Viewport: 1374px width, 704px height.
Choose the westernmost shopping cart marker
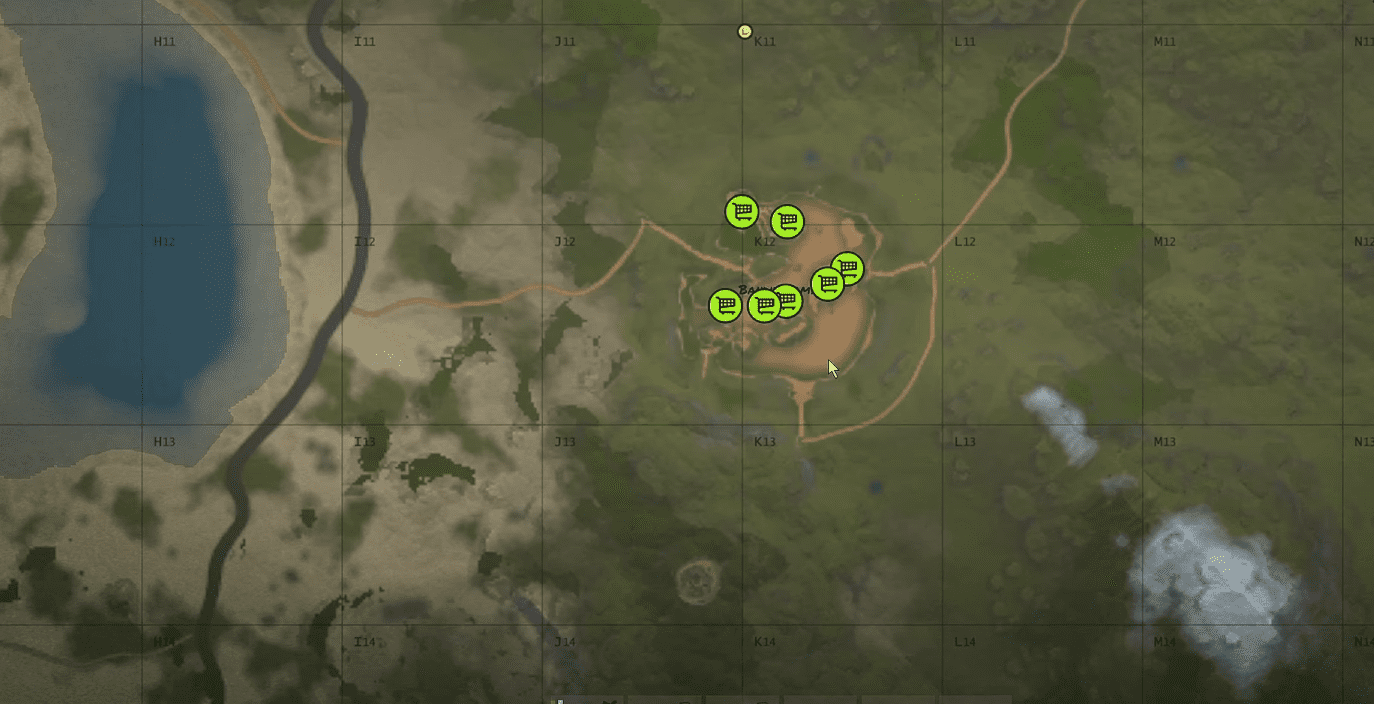click(x=725, y=305)
